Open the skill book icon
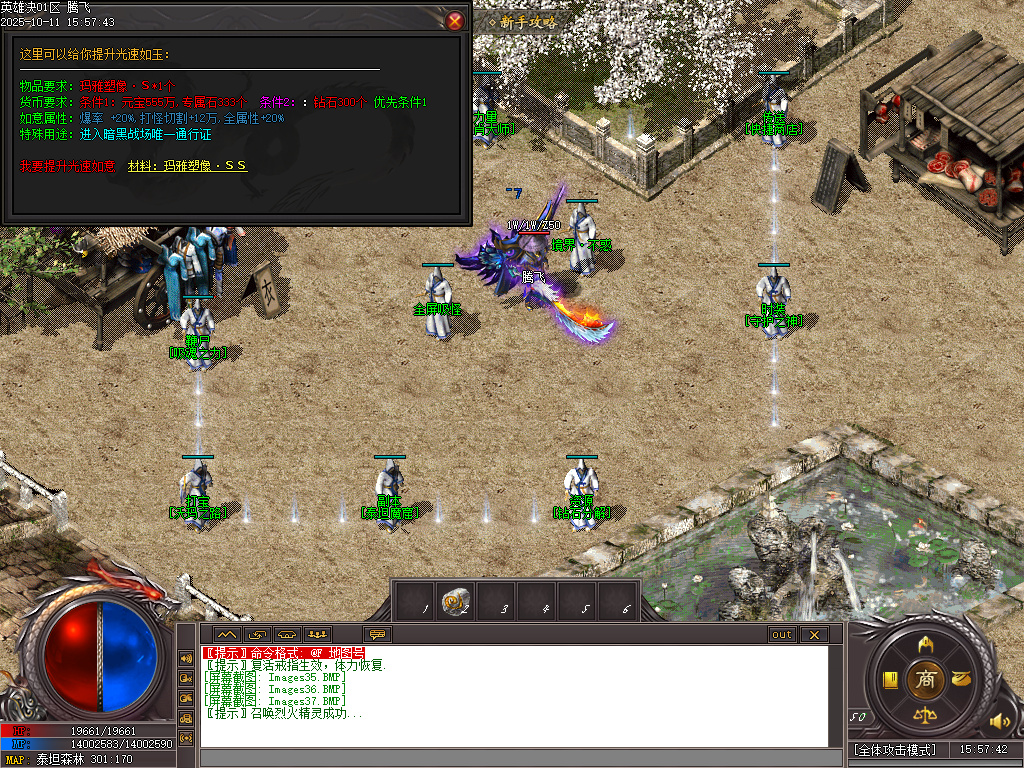Image resolution: width=1024 pixels, height=768 pixels. pyautogui.click(x=889, y=679)
